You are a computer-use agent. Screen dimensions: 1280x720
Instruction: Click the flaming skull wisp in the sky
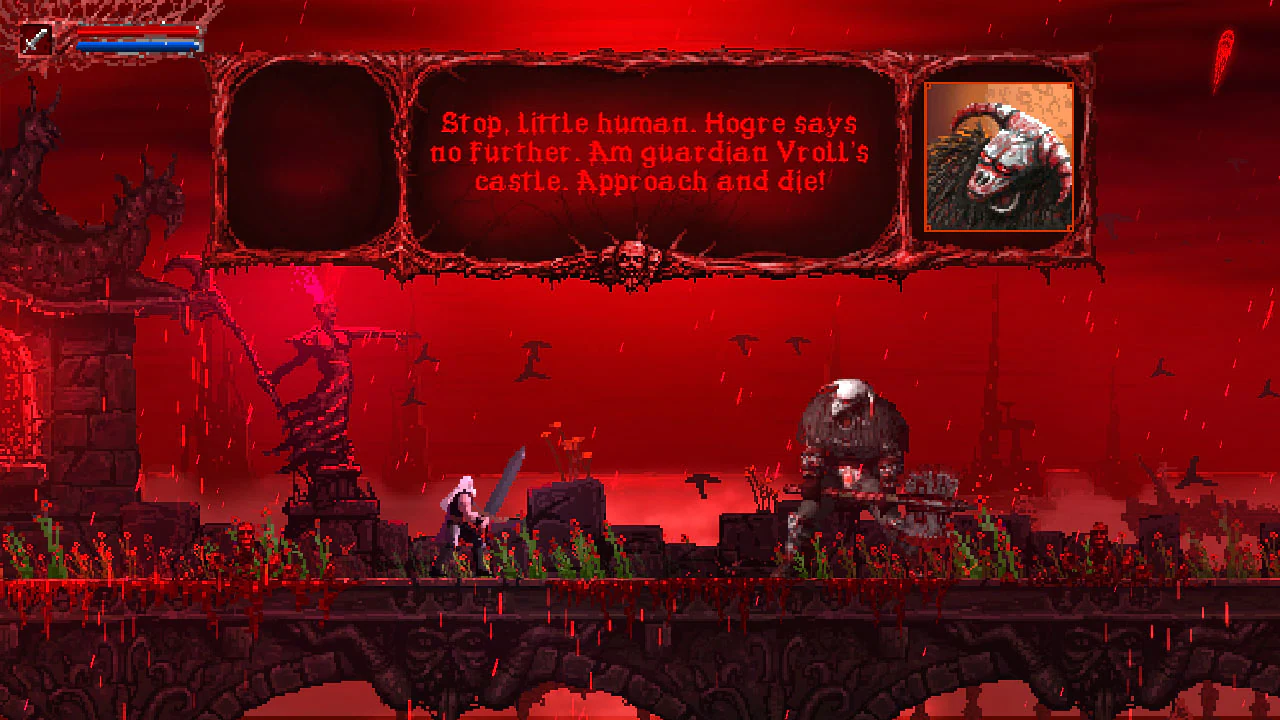point(1222,45)
